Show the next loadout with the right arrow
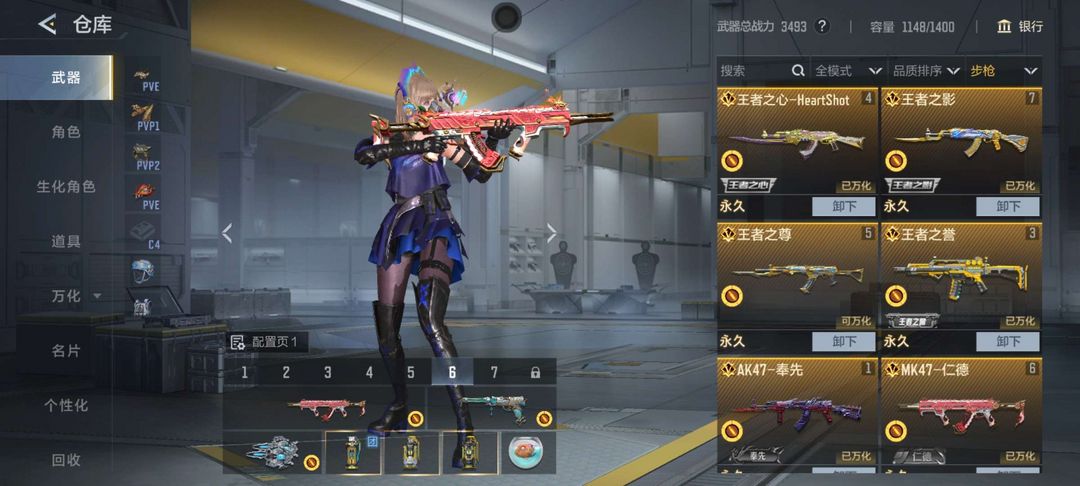The width and height of the screenshot is (1080, 486). click(x=551, y=233)
